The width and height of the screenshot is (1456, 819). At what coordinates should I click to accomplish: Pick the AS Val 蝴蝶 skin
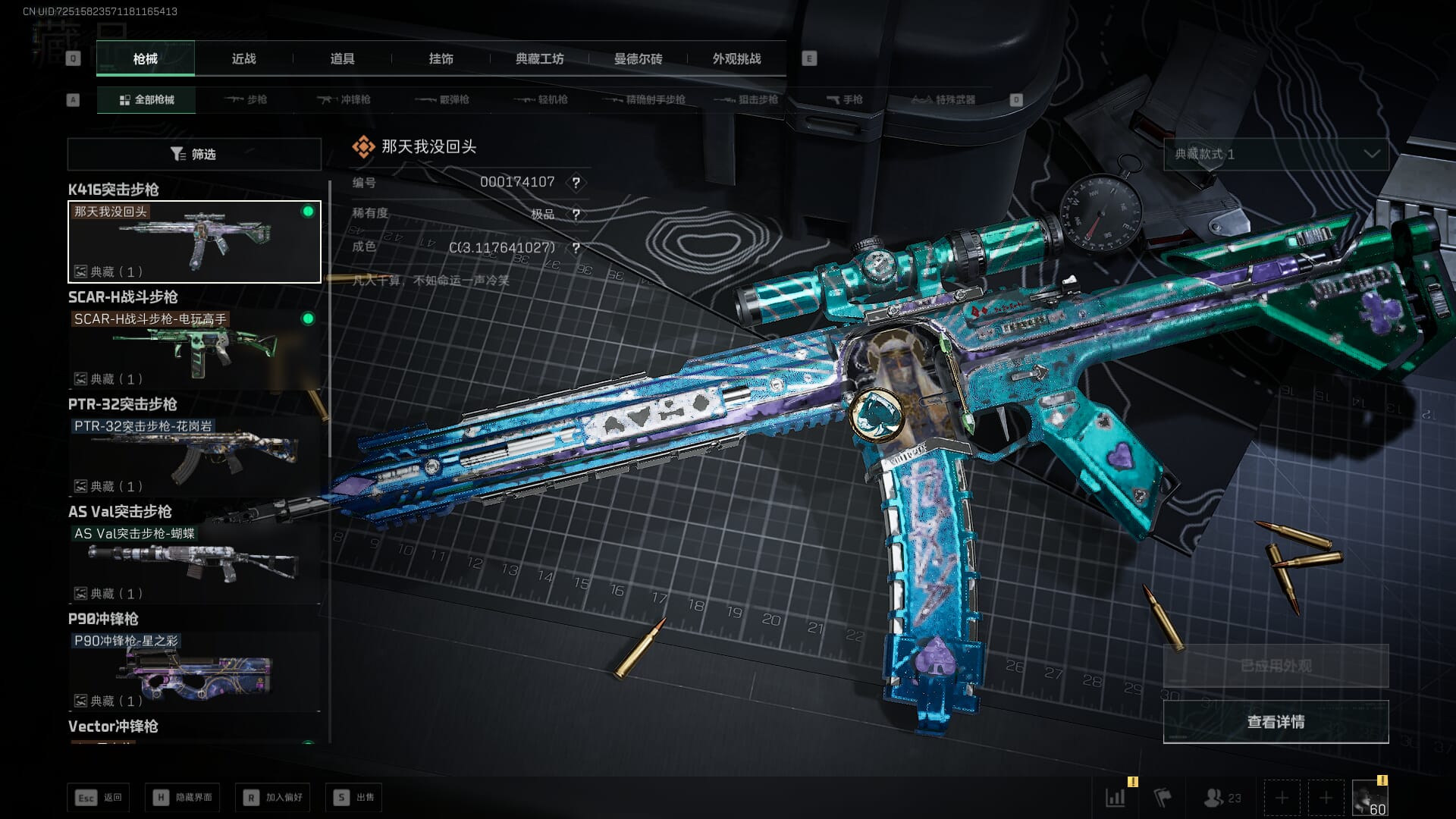[x=194, y=563]
